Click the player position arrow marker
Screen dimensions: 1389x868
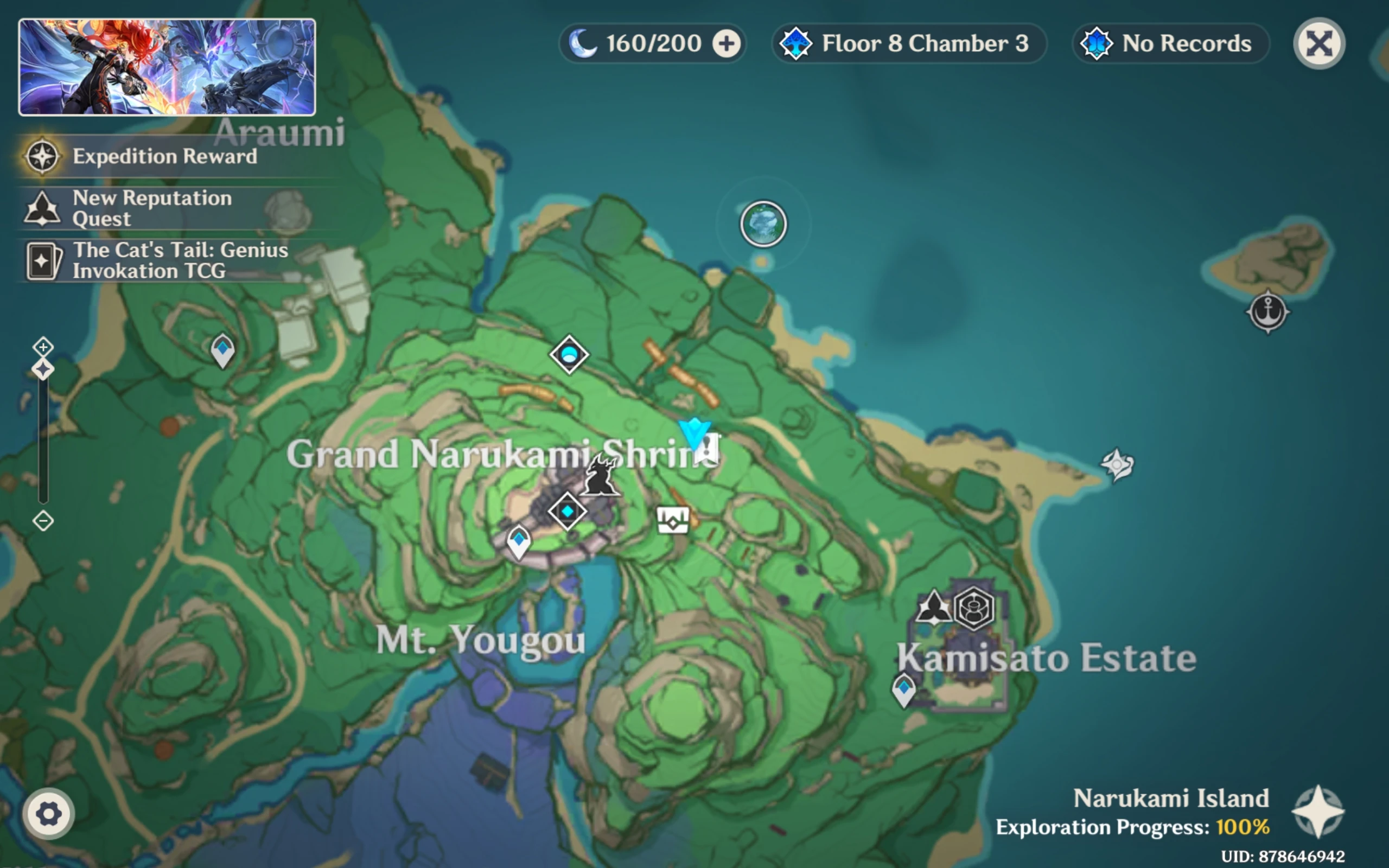(x=693, y=433)
